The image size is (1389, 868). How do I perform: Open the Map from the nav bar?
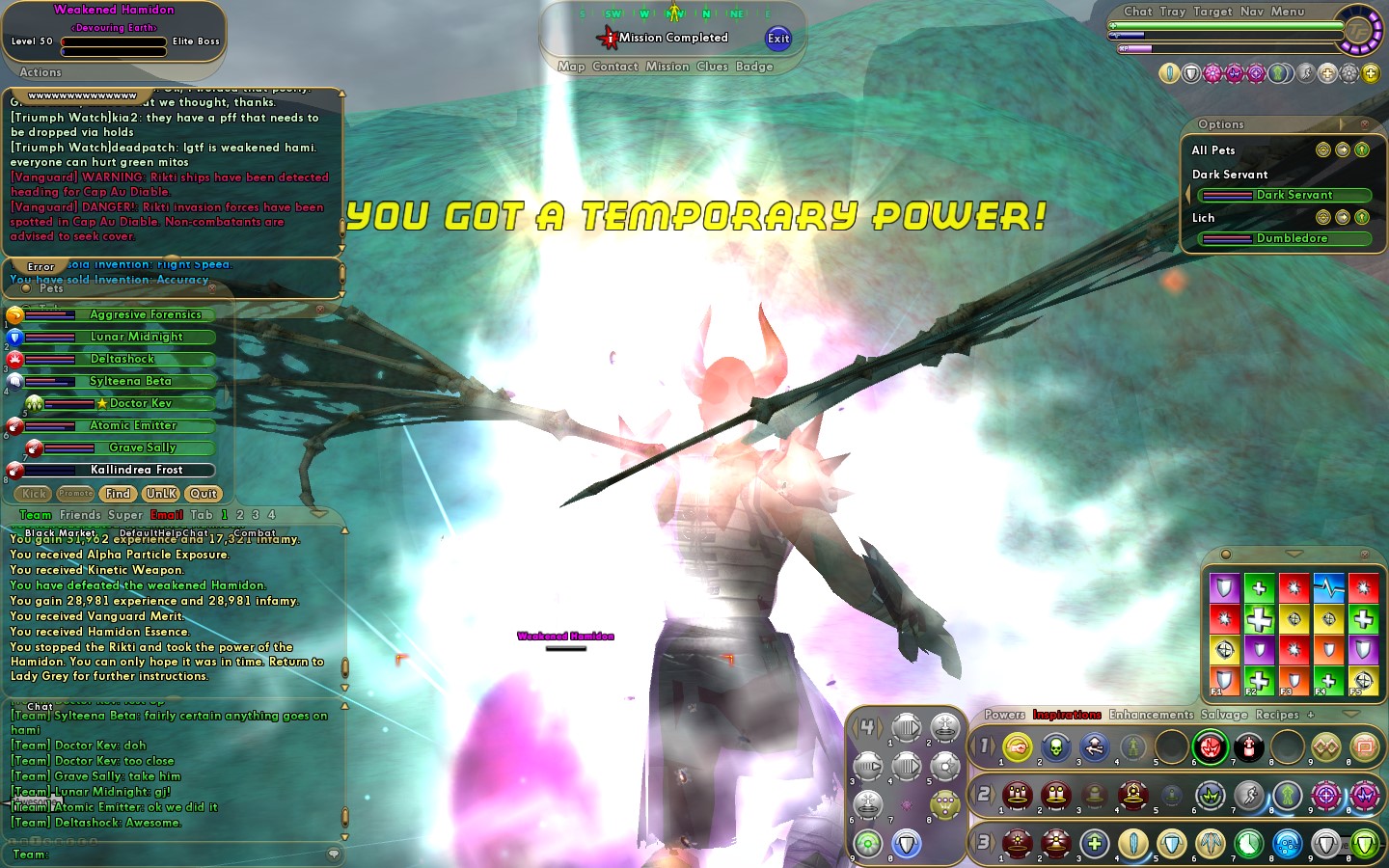pos(571,67)
